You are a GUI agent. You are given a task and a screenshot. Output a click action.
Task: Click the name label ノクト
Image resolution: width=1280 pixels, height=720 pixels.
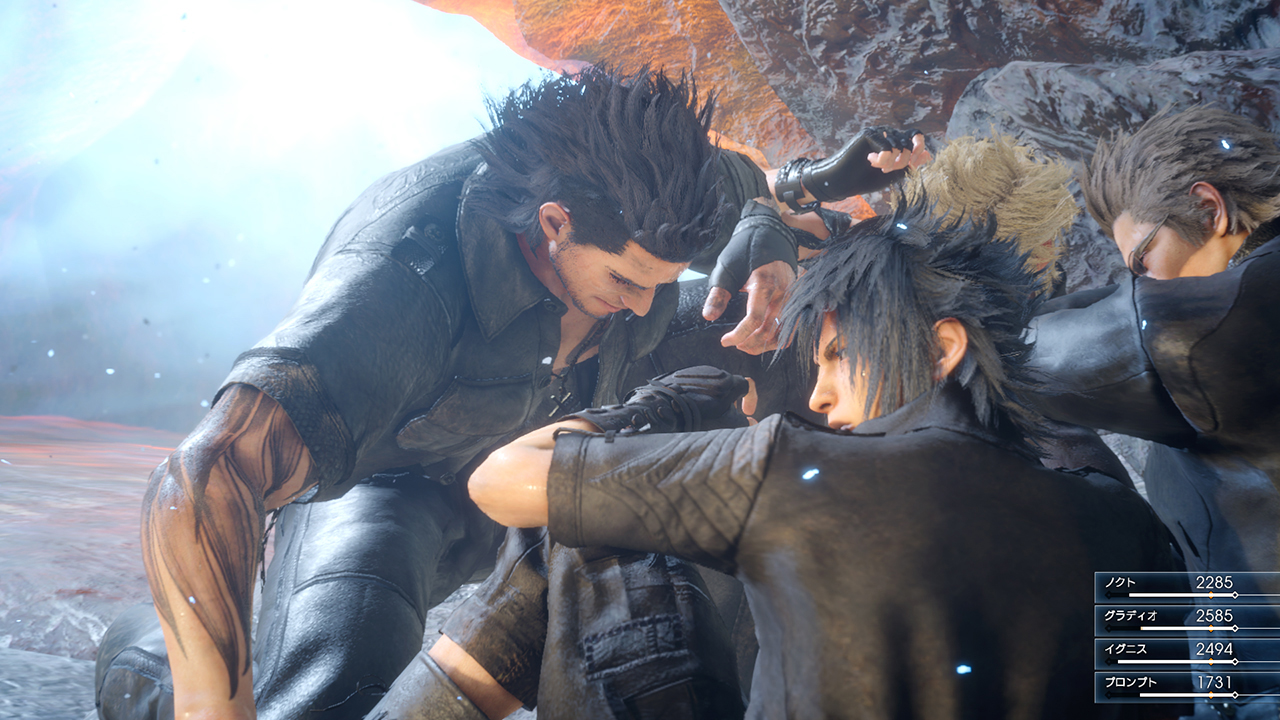1120,583
